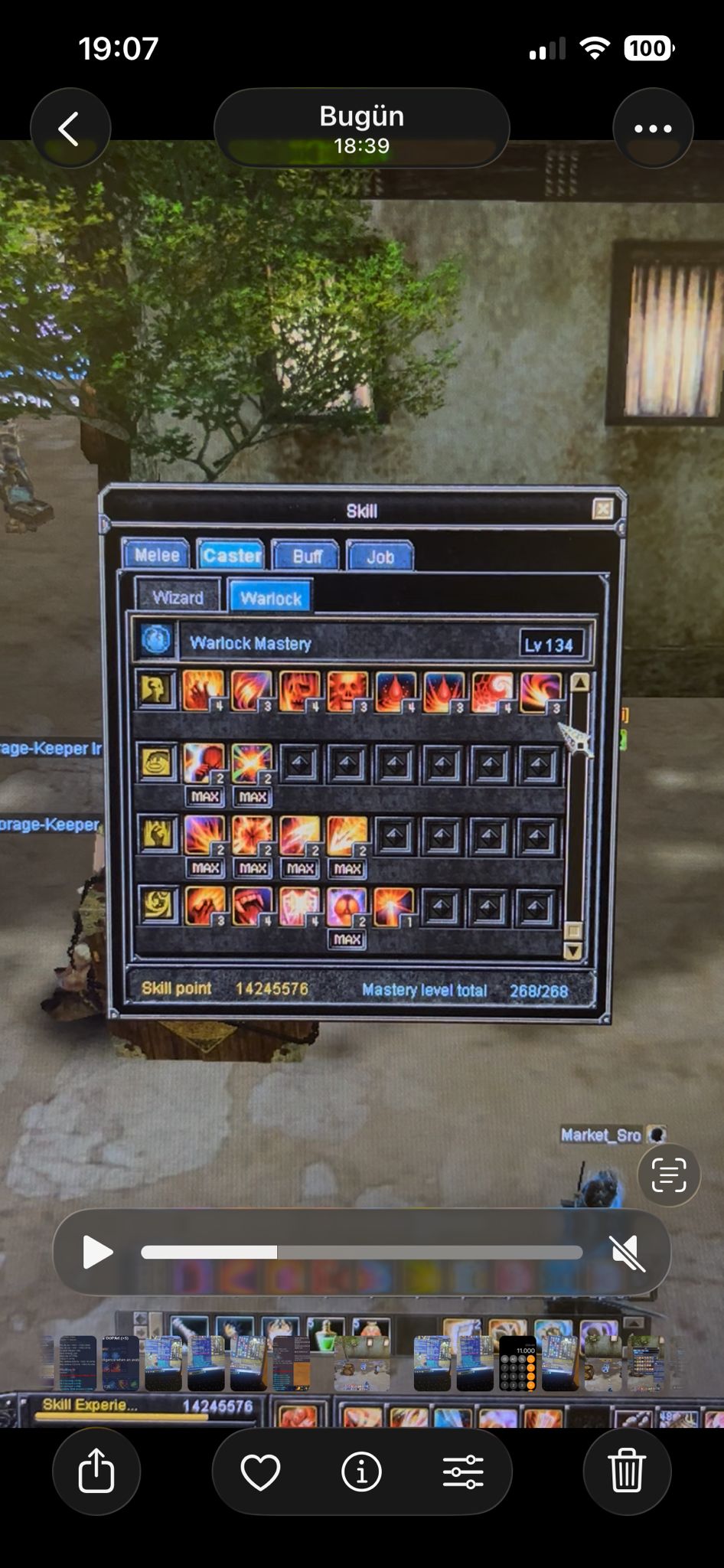The height and width of the screenshot is (1568, 724).
Task: Click the blue Warlock Mastery icon
Action: tap(156, 640)
